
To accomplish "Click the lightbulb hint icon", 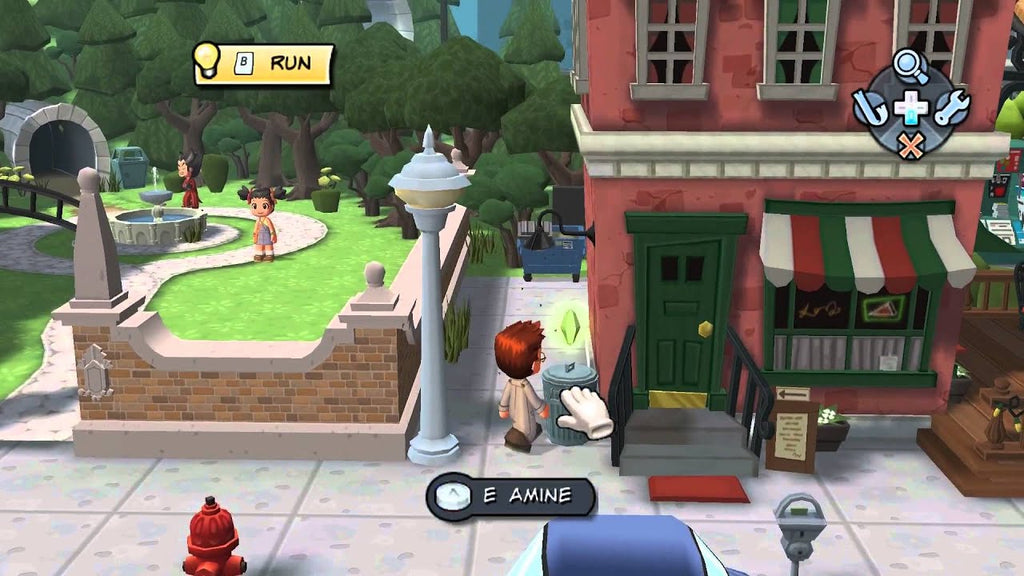I will [207, 59].
